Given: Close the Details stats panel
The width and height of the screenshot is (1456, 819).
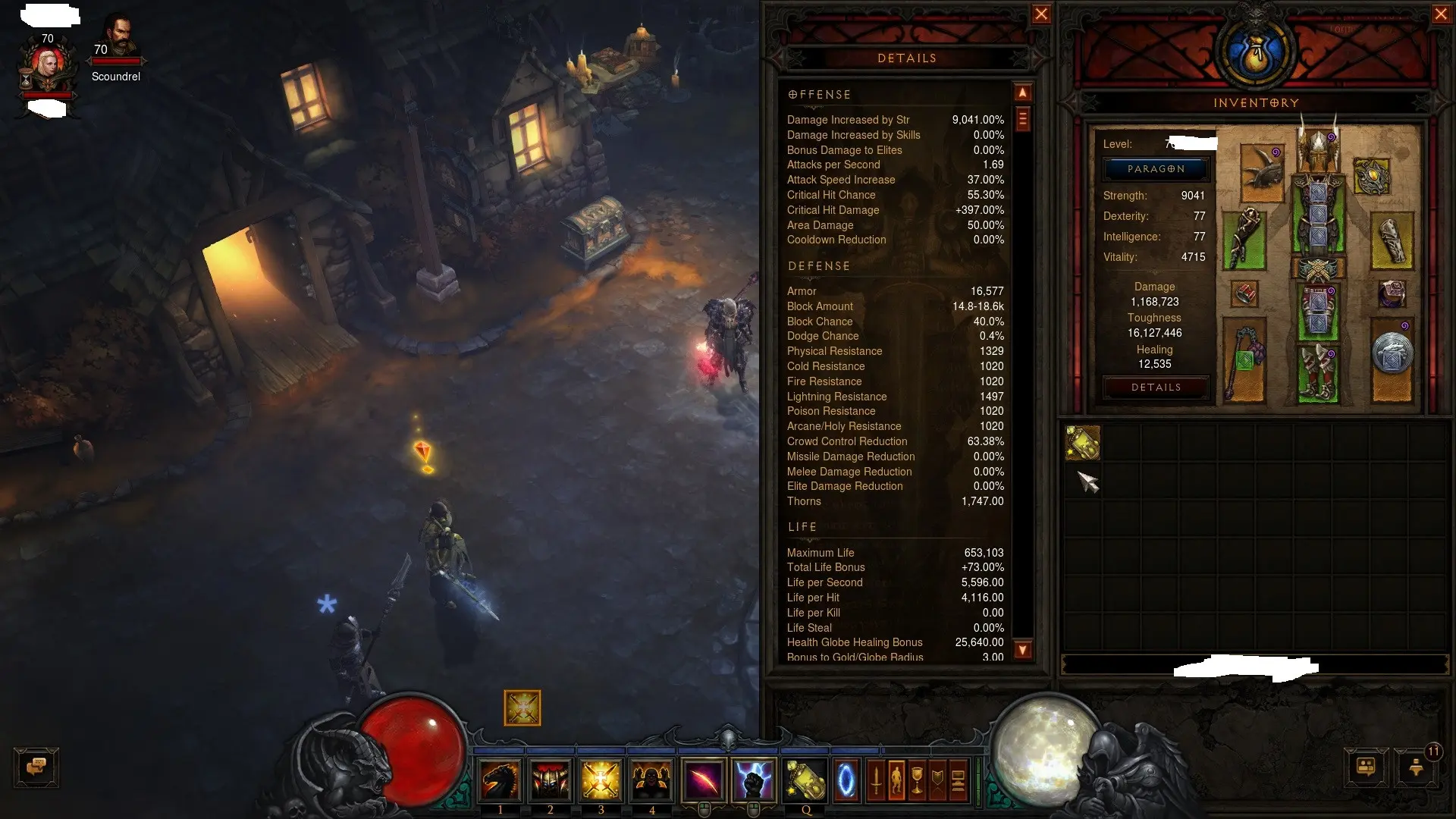Looking at the screenshot, I should 1041,14.
